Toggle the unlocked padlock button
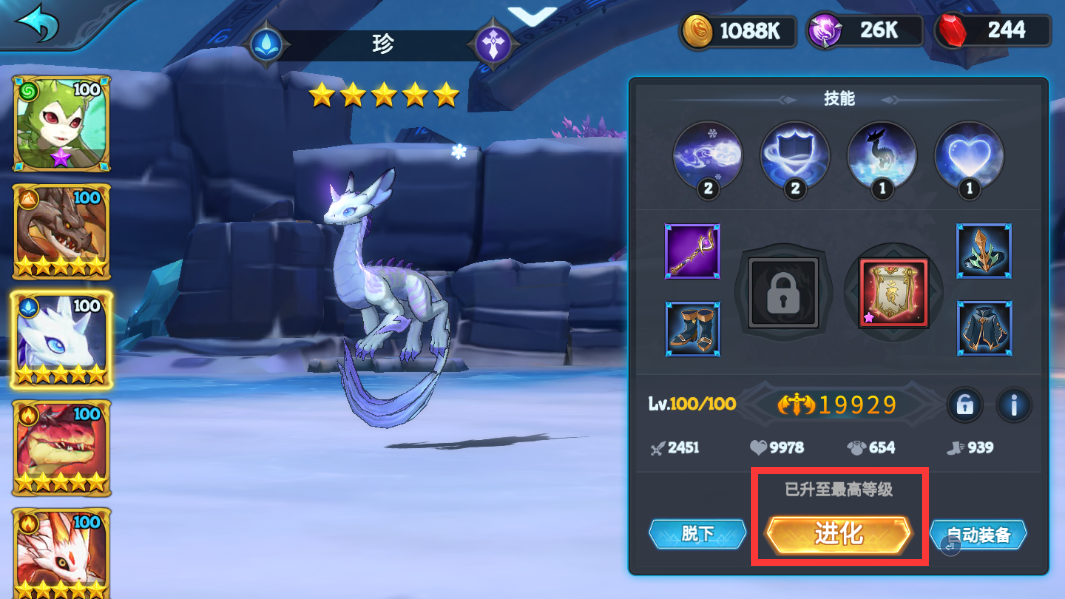 tap(964, 405)
